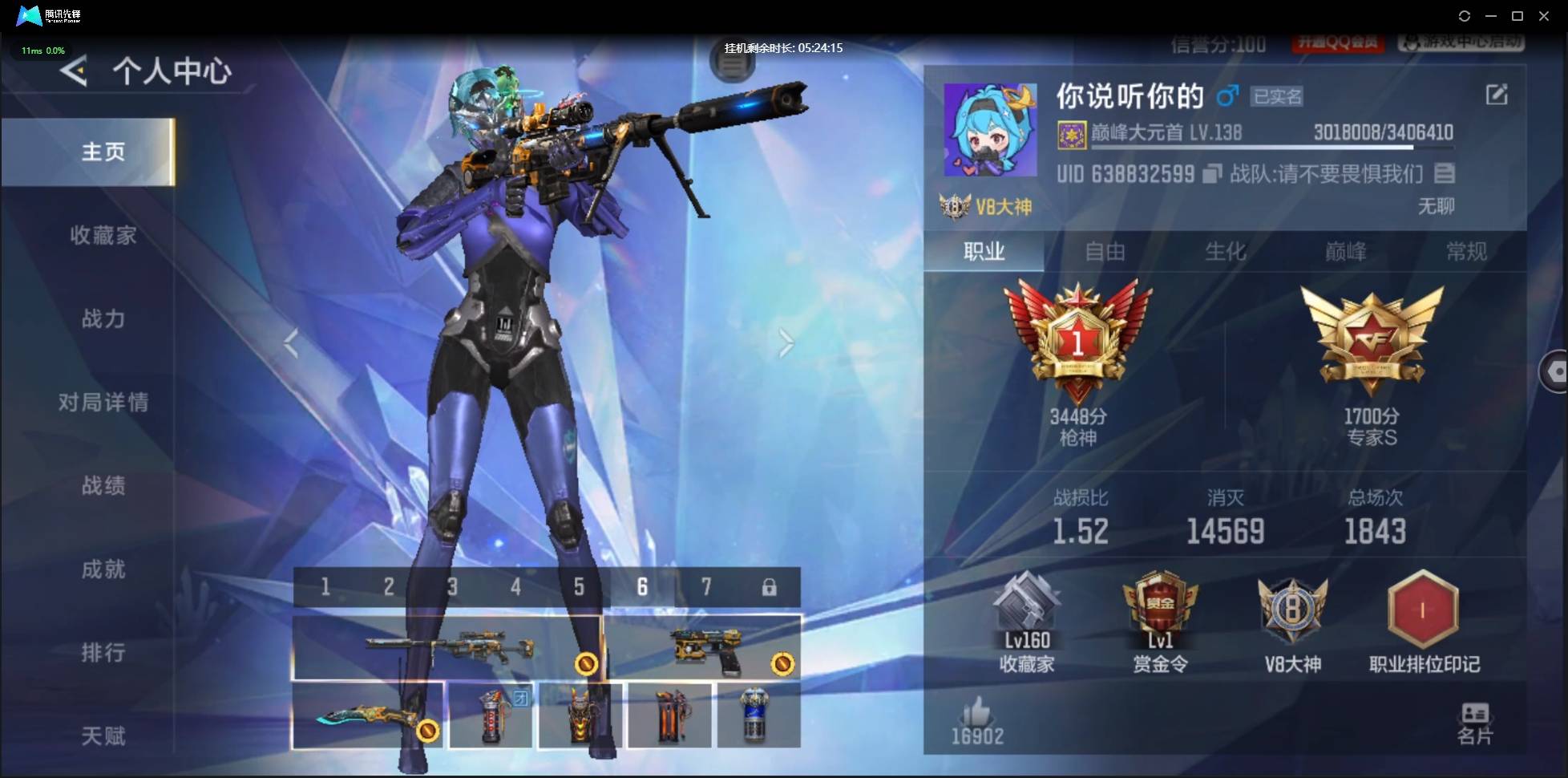Screen dimensions: 1568x778
Task: Switch to the 巅峰 tab
Action: pos(1348,251)
